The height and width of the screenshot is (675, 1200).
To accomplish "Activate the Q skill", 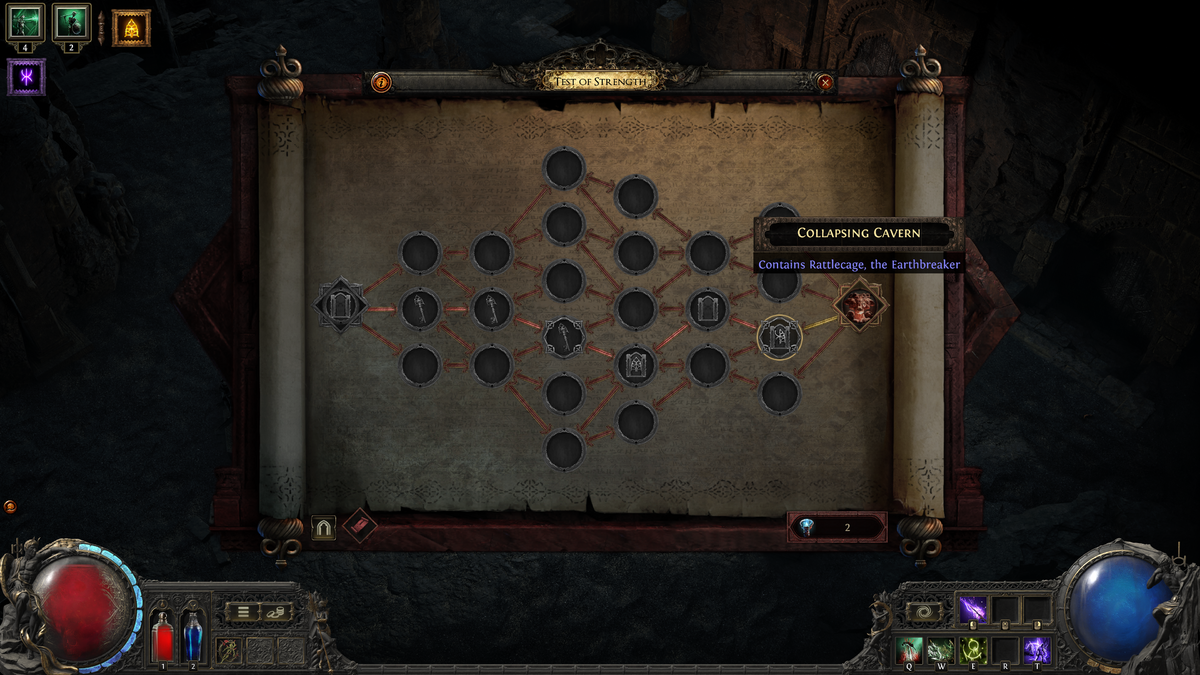I will click(x=909, y=650).
